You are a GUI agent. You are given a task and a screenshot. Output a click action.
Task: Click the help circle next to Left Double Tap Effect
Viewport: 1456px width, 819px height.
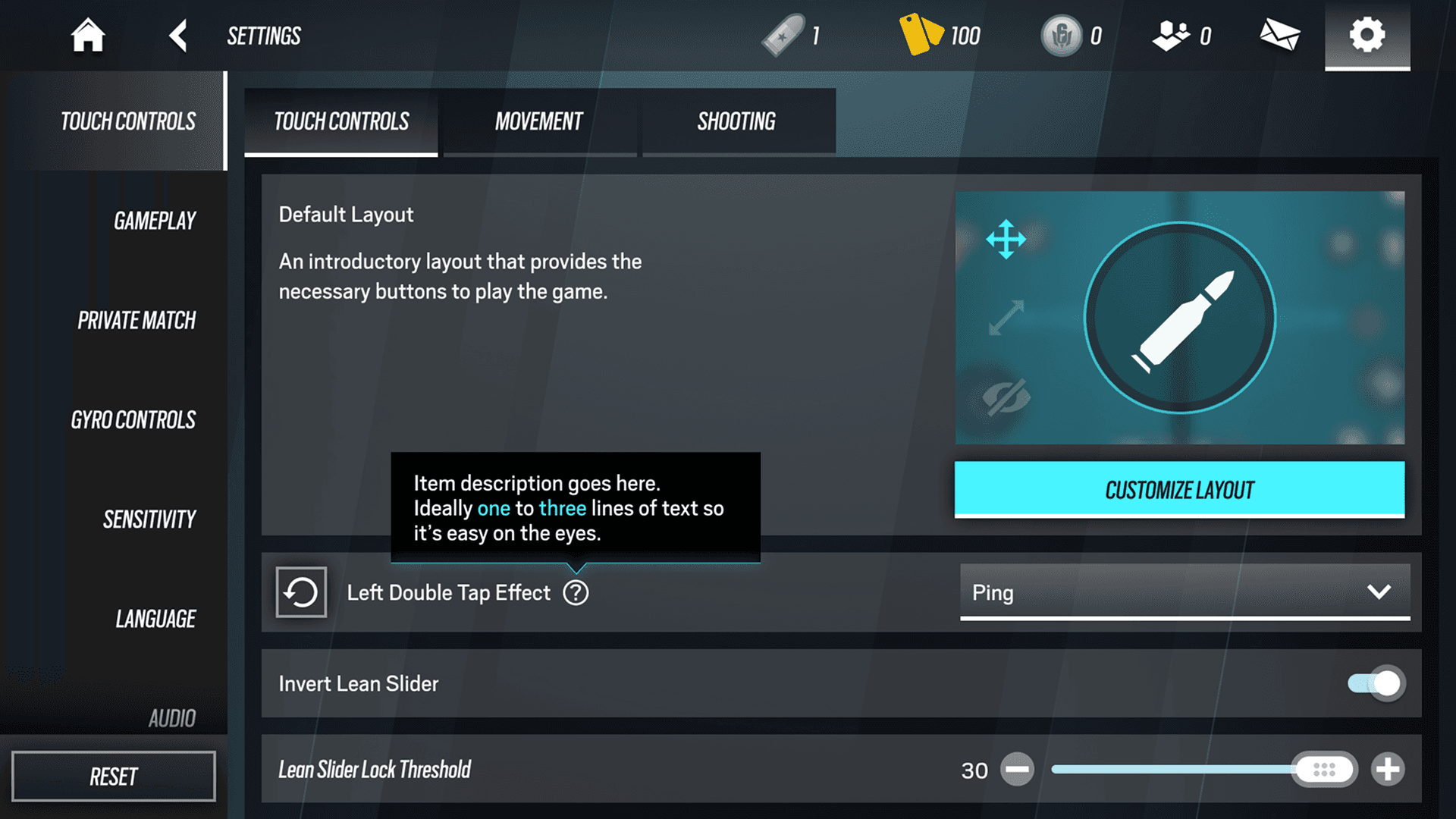[576, 592]
